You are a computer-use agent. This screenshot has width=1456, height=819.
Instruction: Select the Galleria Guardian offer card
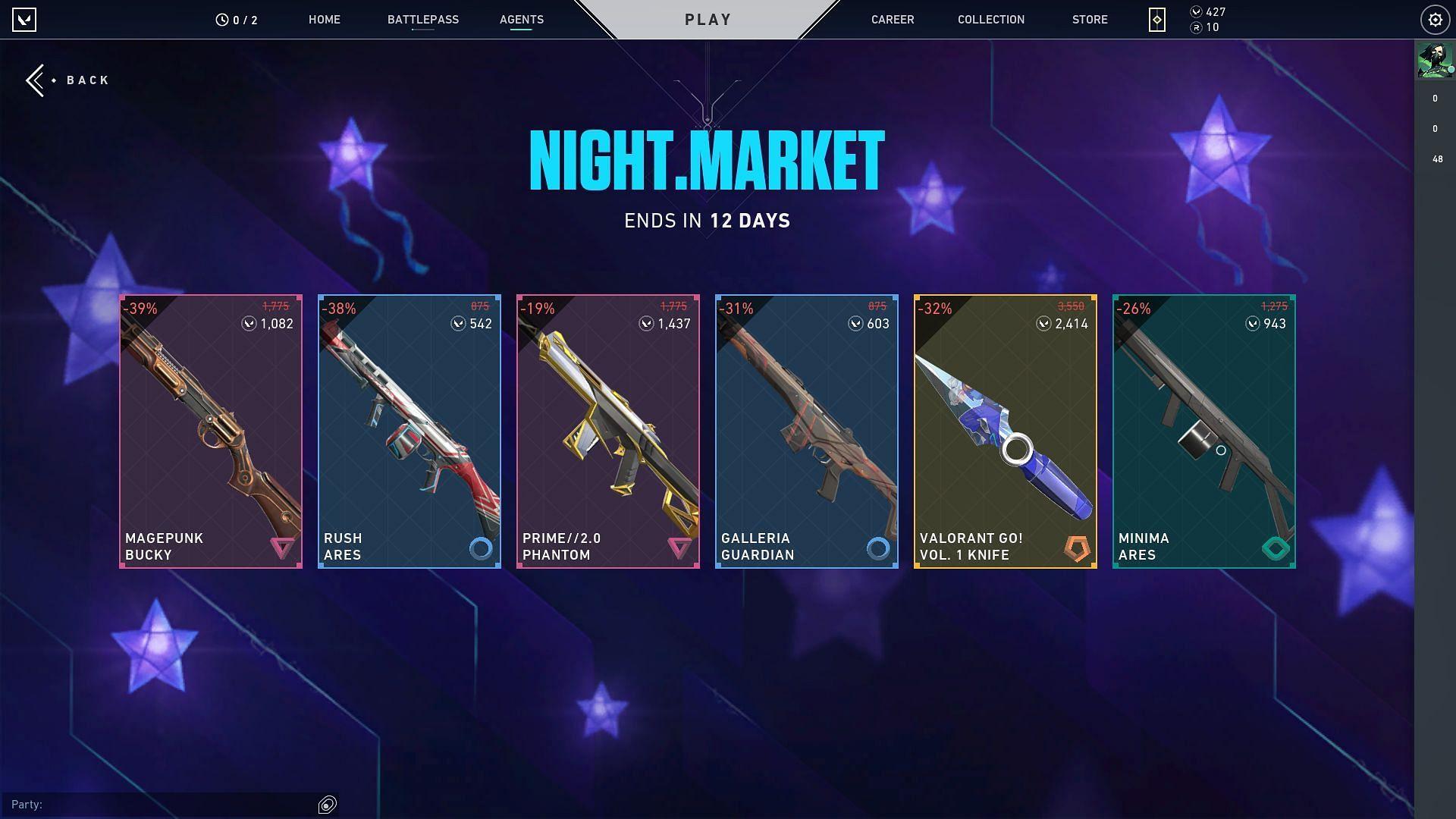[x=805, y=428]
